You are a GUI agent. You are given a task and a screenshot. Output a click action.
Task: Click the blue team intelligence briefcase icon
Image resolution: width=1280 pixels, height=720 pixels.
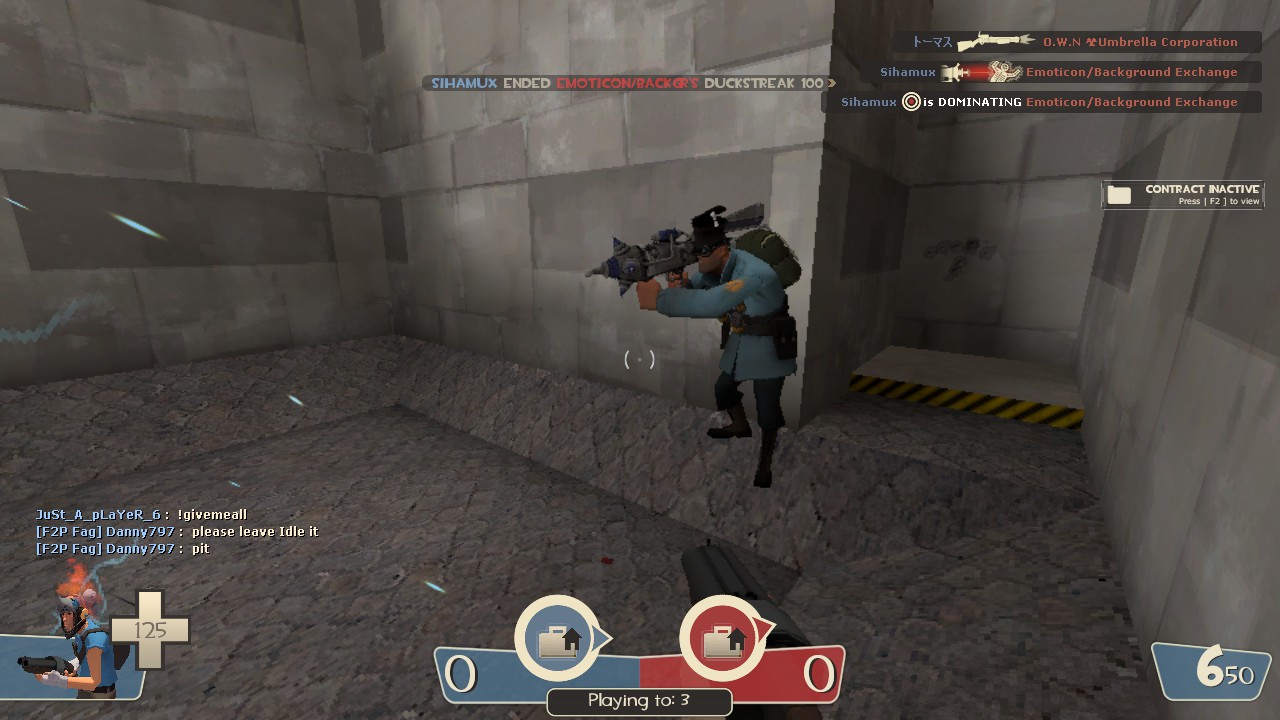(x=559, y=640)
